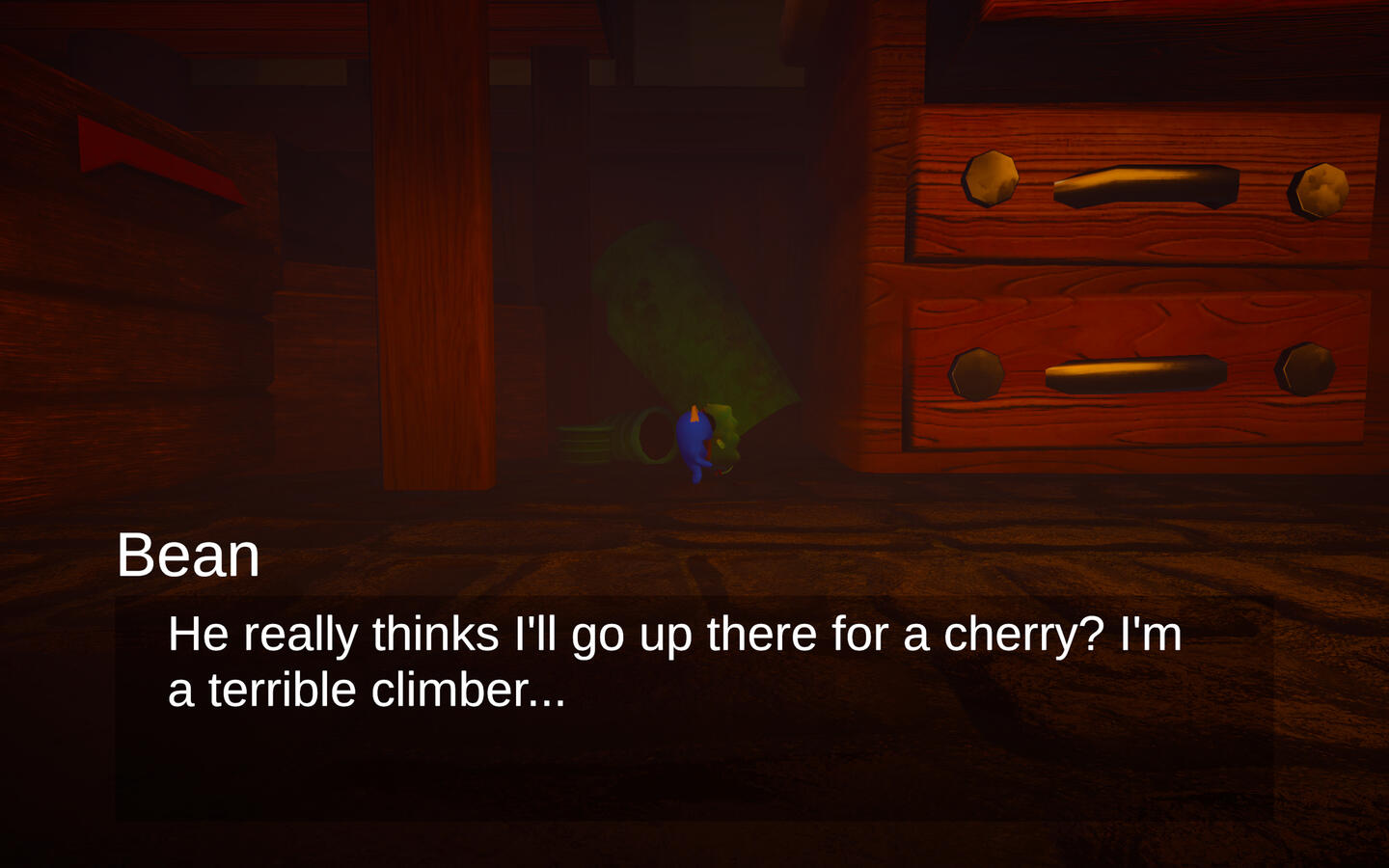
Task: Click the blue character Bean
Action: tap(696, 444)
